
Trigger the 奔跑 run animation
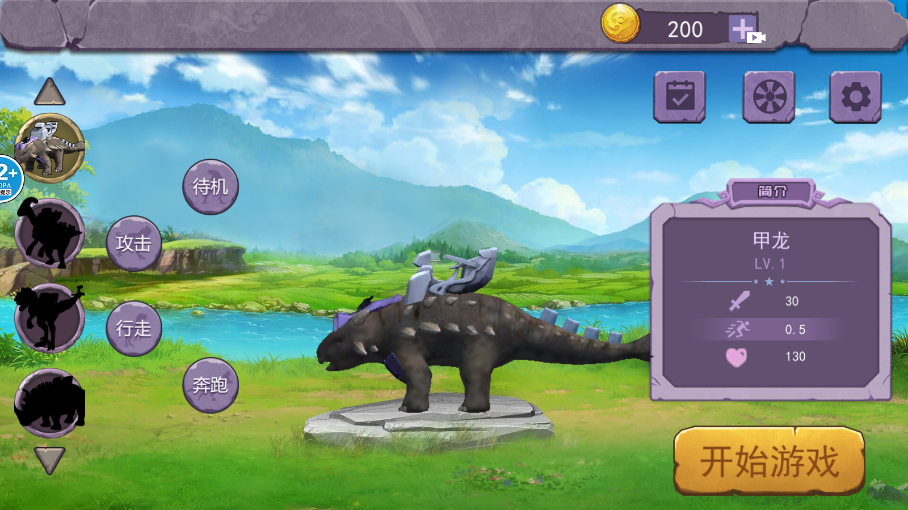(x=211, y=385)
